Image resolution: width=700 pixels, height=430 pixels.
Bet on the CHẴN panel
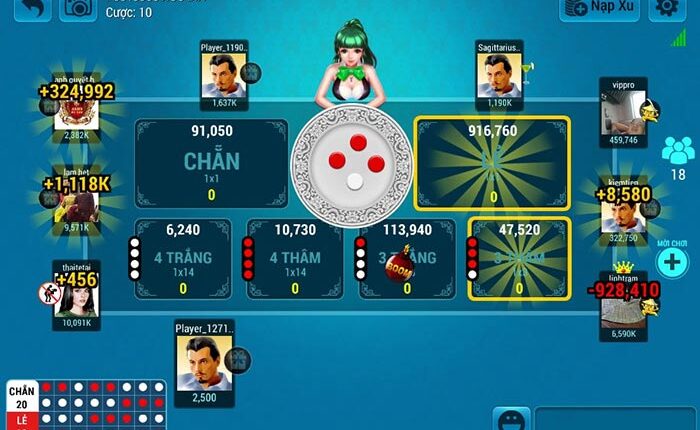click(x=211, y=163)
